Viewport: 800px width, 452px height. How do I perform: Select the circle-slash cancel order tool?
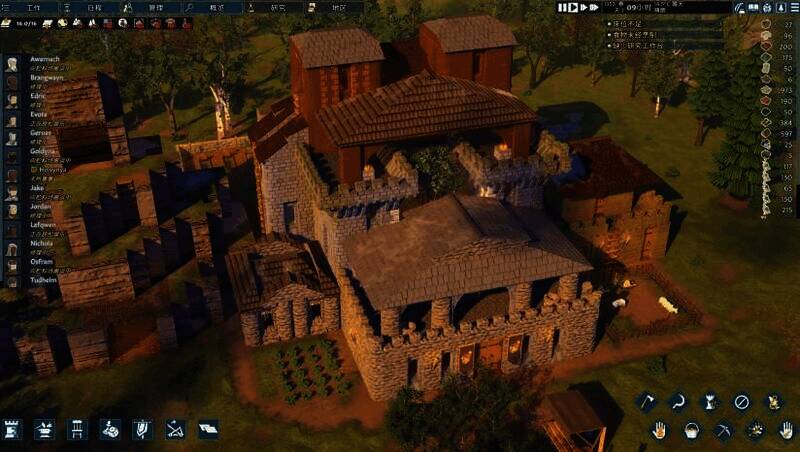pos(741,401)
